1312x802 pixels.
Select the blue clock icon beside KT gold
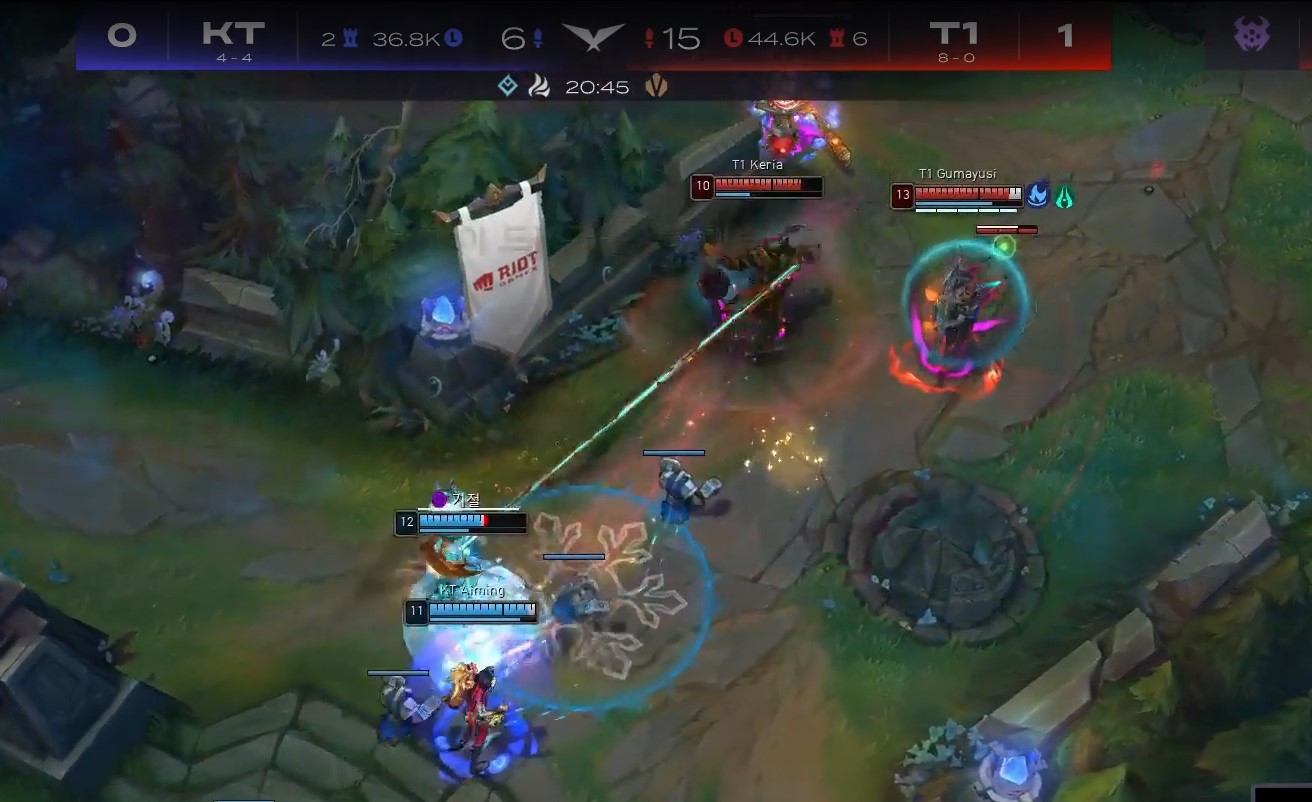[x=450, y=35]
